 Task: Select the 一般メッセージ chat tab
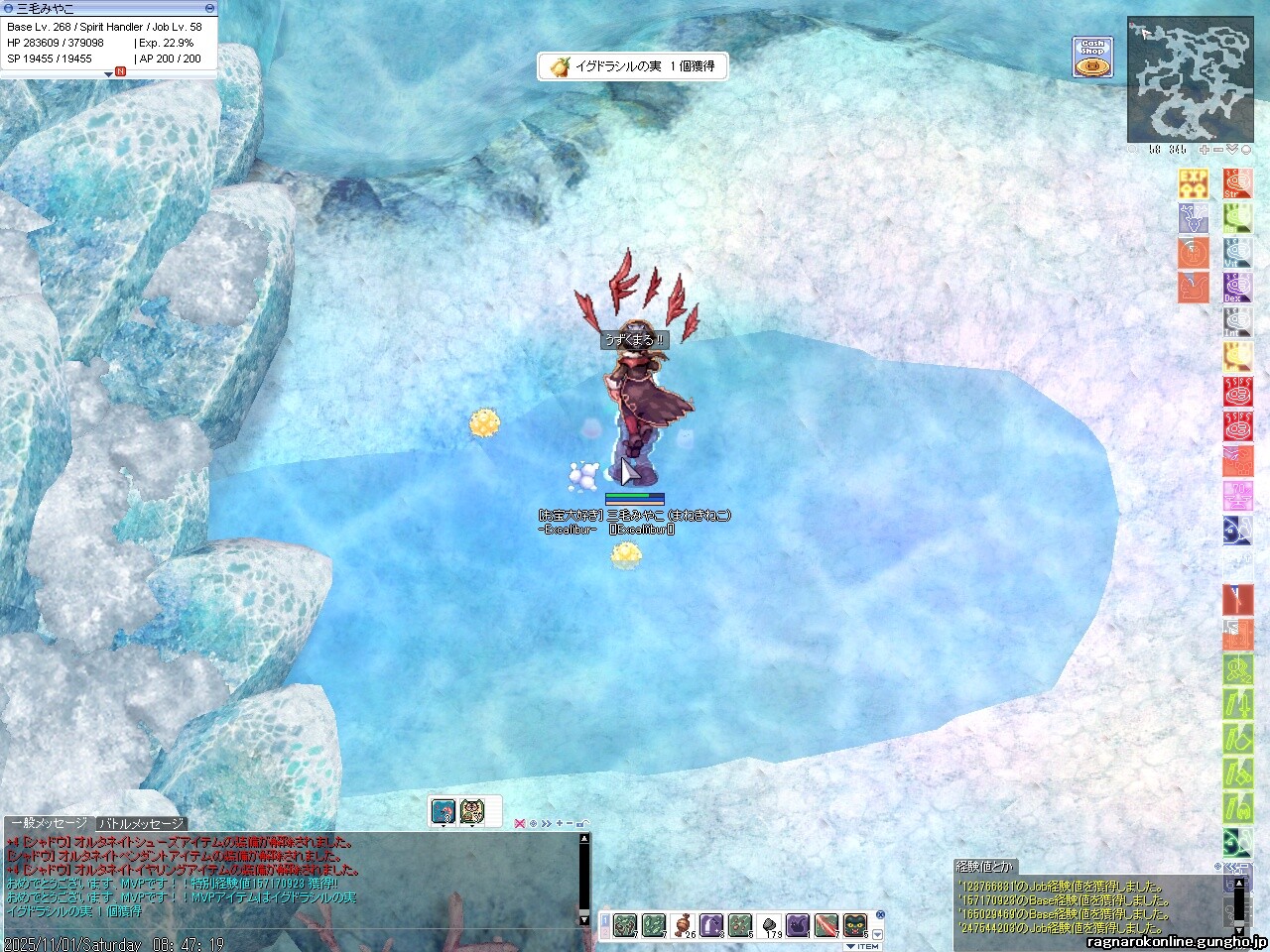[x=48, y=824]
